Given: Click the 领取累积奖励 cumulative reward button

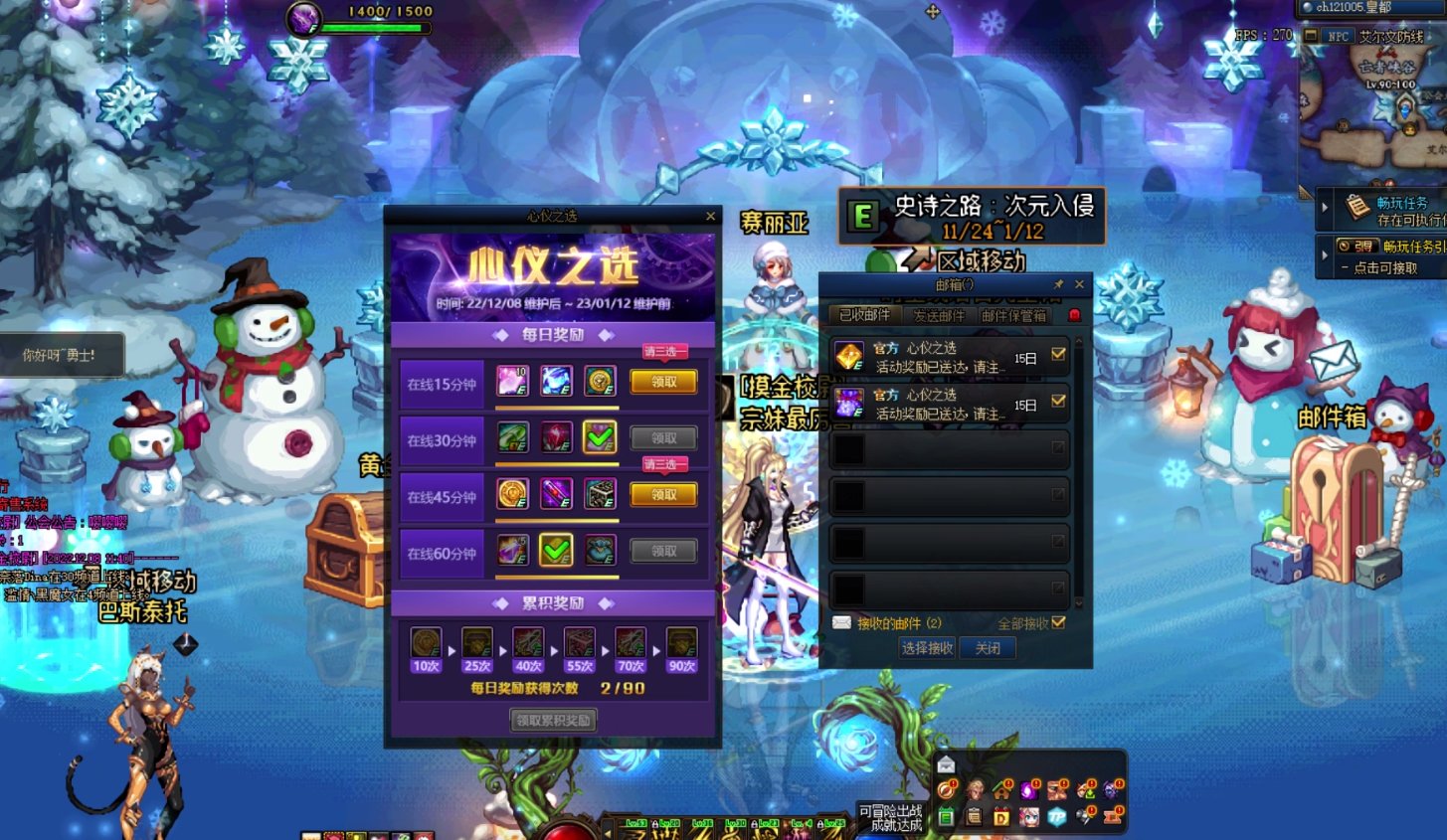Looking at the screenshot, I should (x=554, y=720).
